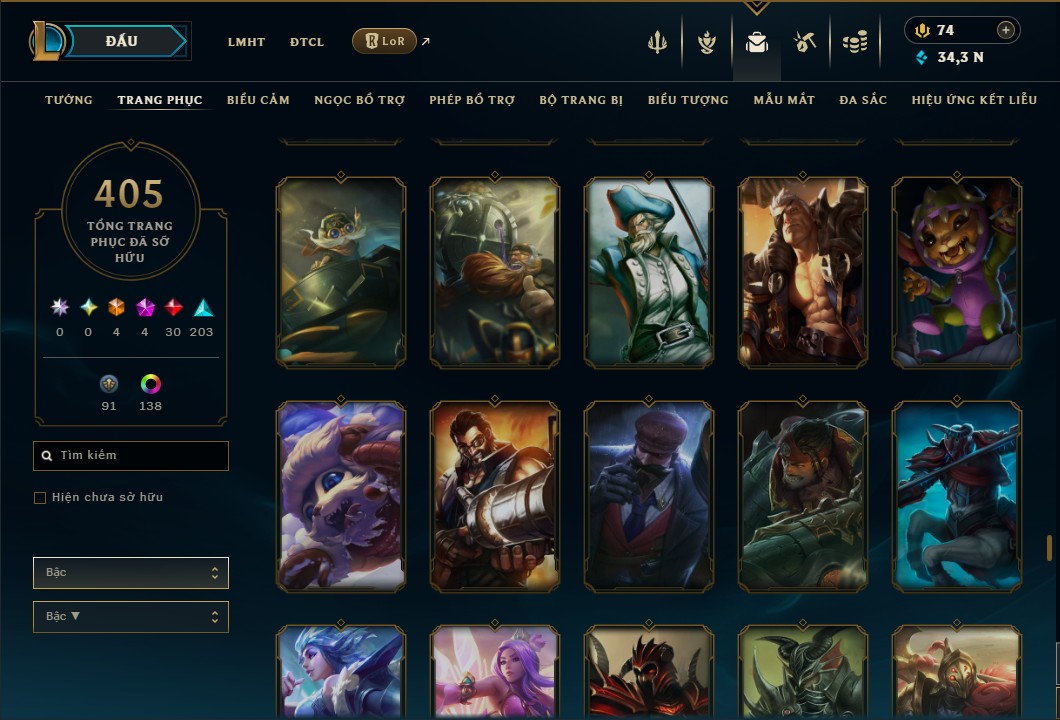Open the BỘ TRANG BỊ tab
This screenshot has height=720, width=1060.
coord(581,100)
